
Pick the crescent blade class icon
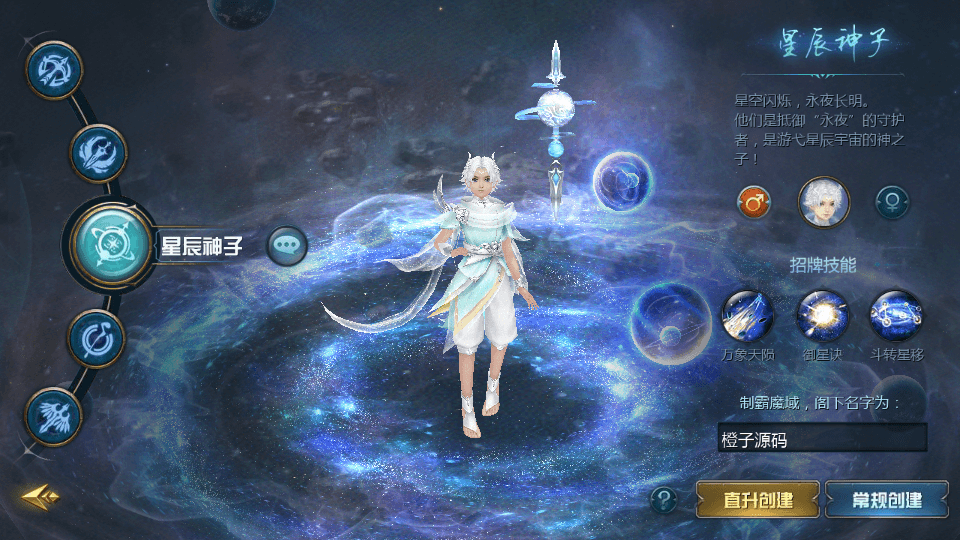pyautogui.click(x=96, y=338)
